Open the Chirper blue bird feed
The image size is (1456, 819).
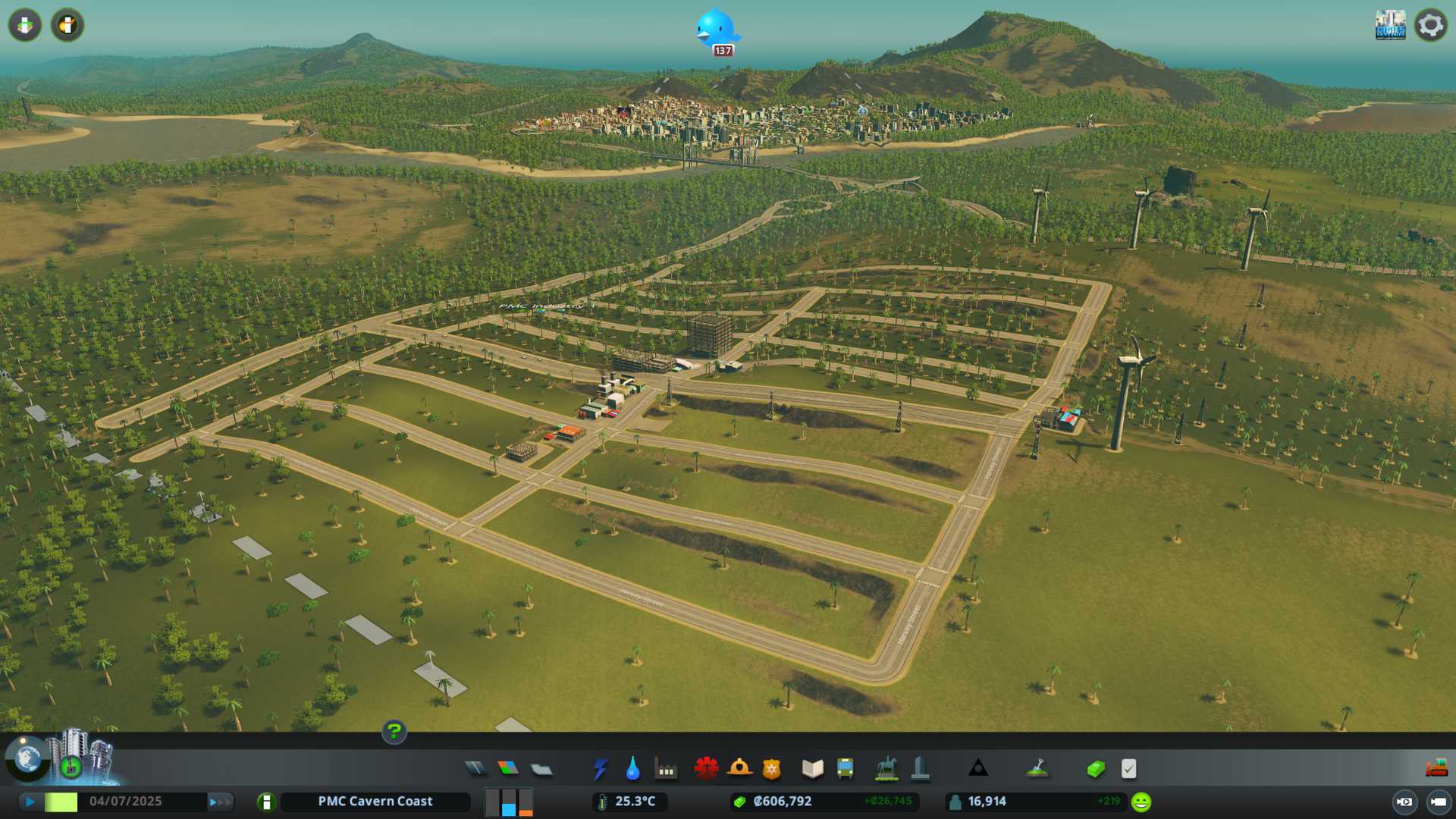click(716, 30)
